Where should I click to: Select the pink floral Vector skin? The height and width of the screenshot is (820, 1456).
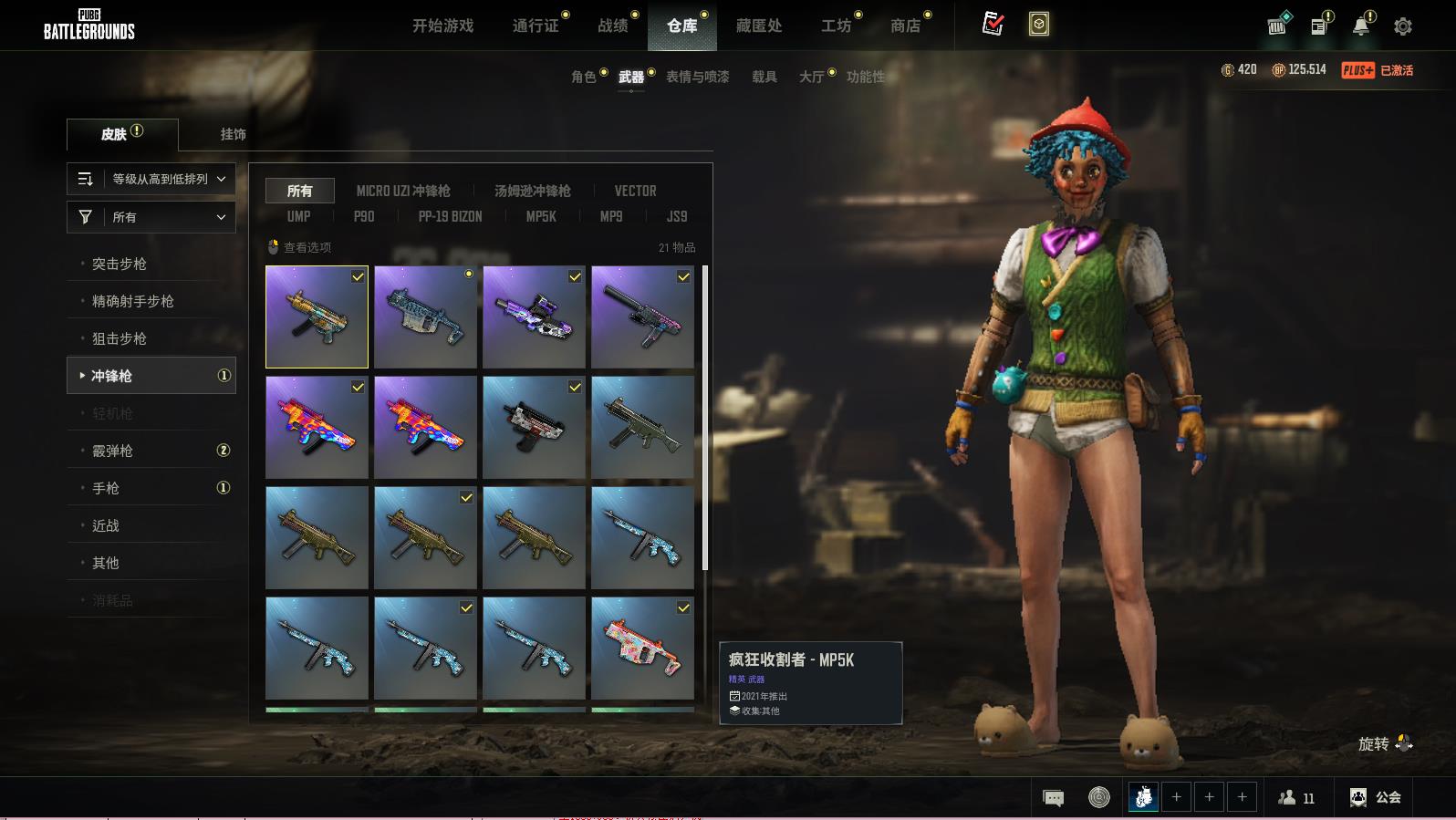[642, 648]
